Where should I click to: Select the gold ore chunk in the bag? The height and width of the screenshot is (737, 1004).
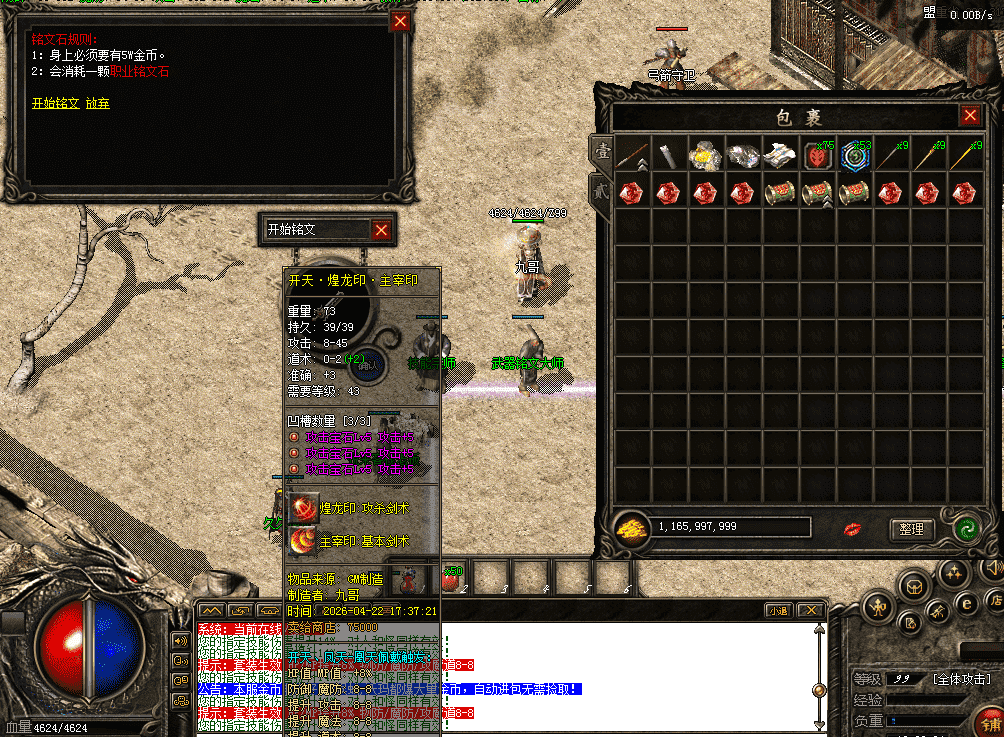pyautogui.click(x=705, y=155)
